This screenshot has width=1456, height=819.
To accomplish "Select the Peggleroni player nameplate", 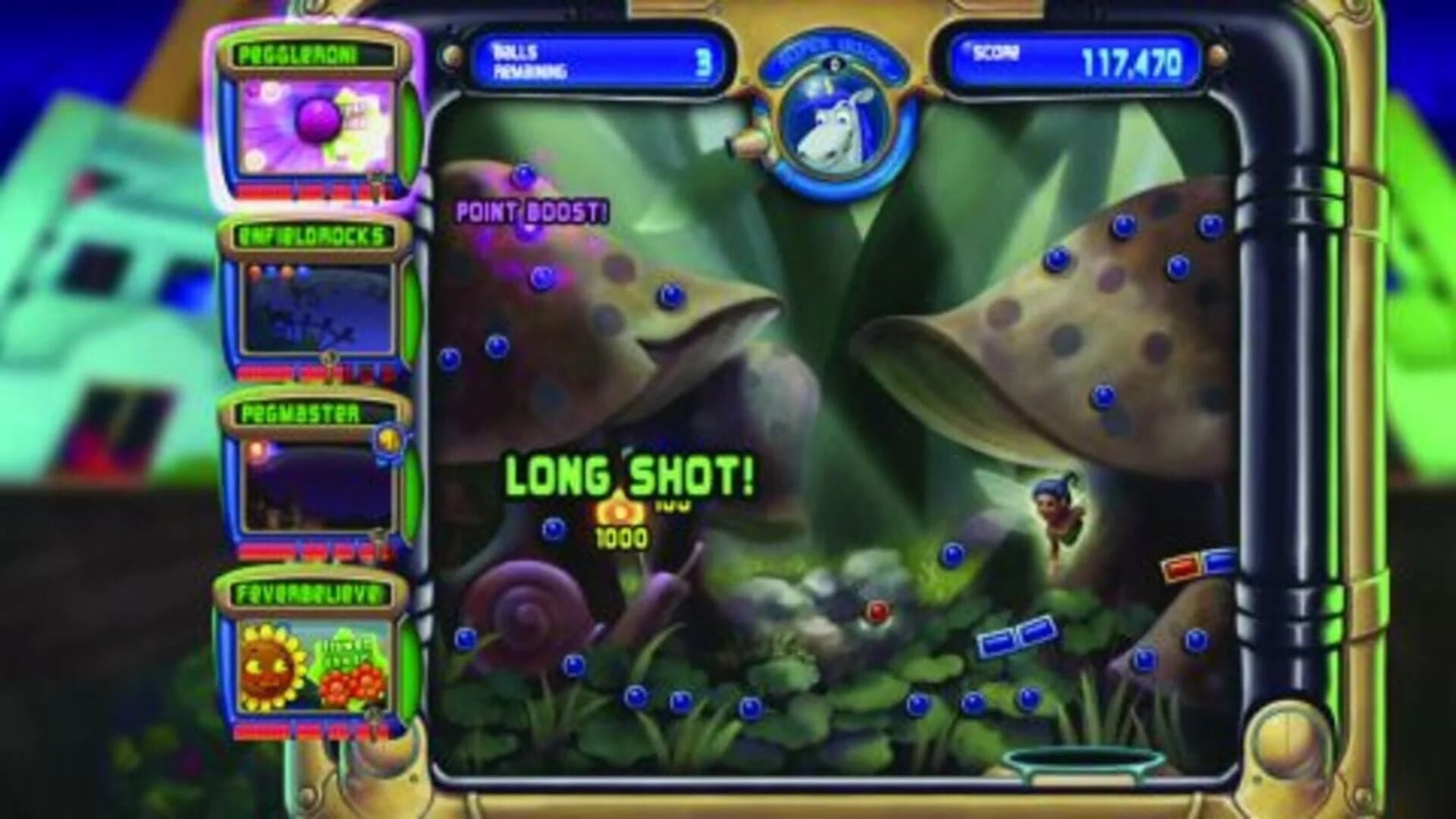I will coord(312,52).
